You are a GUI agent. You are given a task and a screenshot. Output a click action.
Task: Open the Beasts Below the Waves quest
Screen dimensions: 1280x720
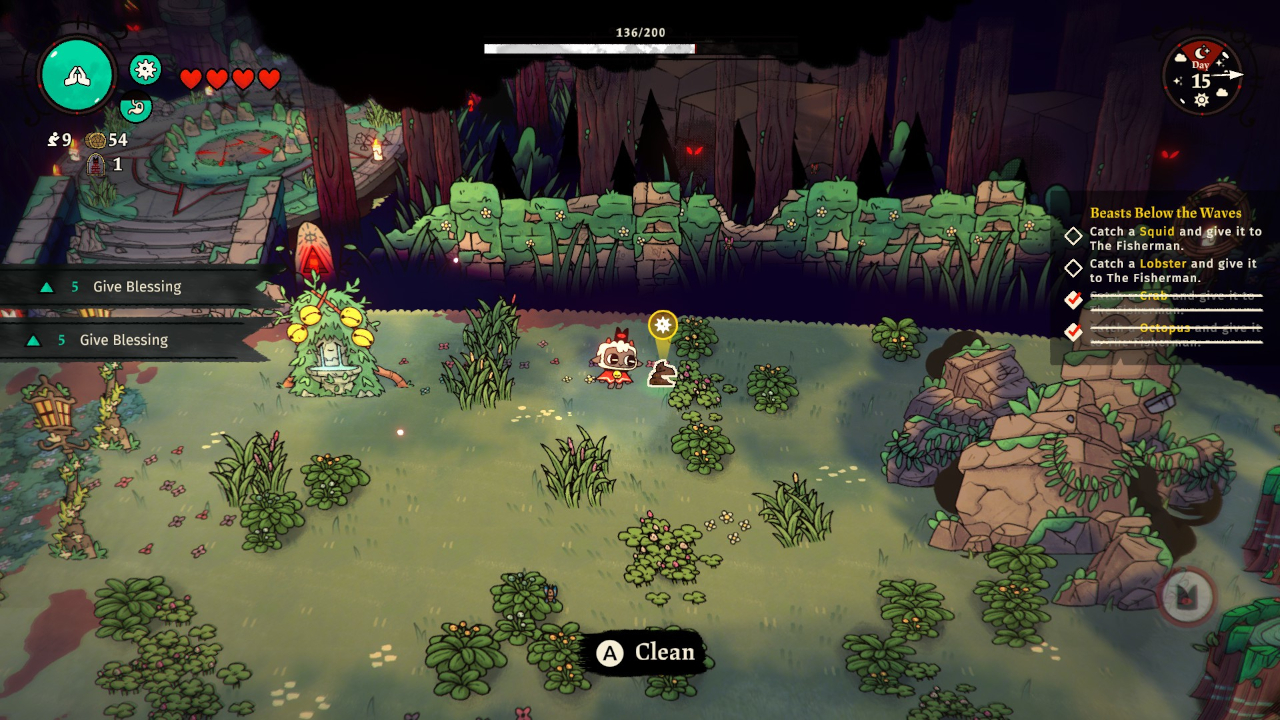1165,213
